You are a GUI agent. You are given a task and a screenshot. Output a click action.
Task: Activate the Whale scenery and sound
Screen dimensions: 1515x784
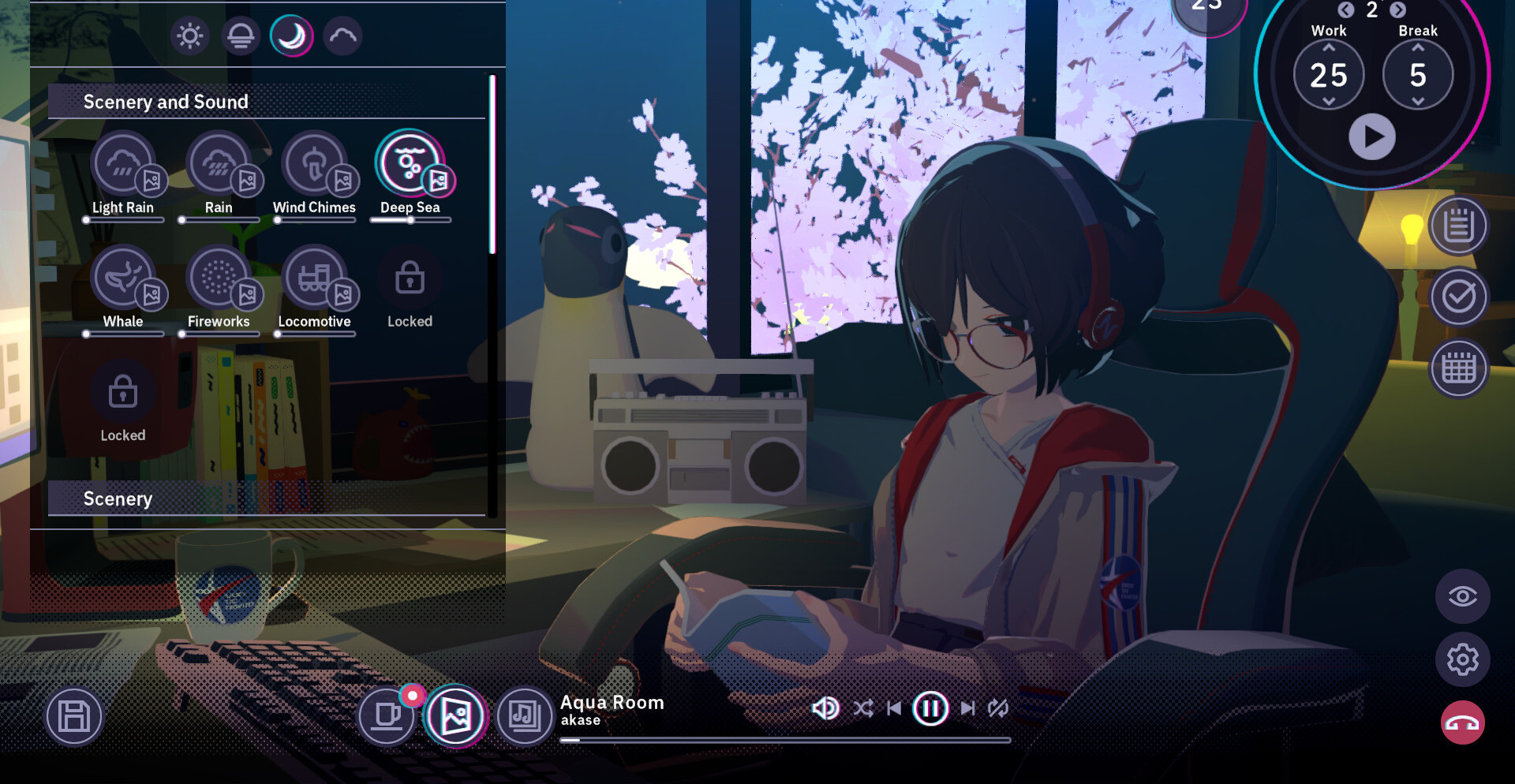[122, 278]
